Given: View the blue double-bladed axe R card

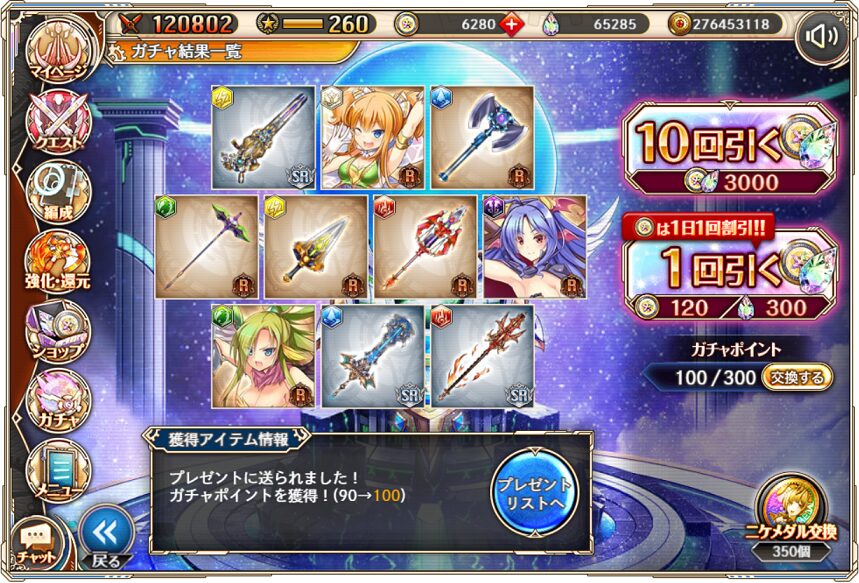Looking at the screenshot, I should tap(480, 136).
